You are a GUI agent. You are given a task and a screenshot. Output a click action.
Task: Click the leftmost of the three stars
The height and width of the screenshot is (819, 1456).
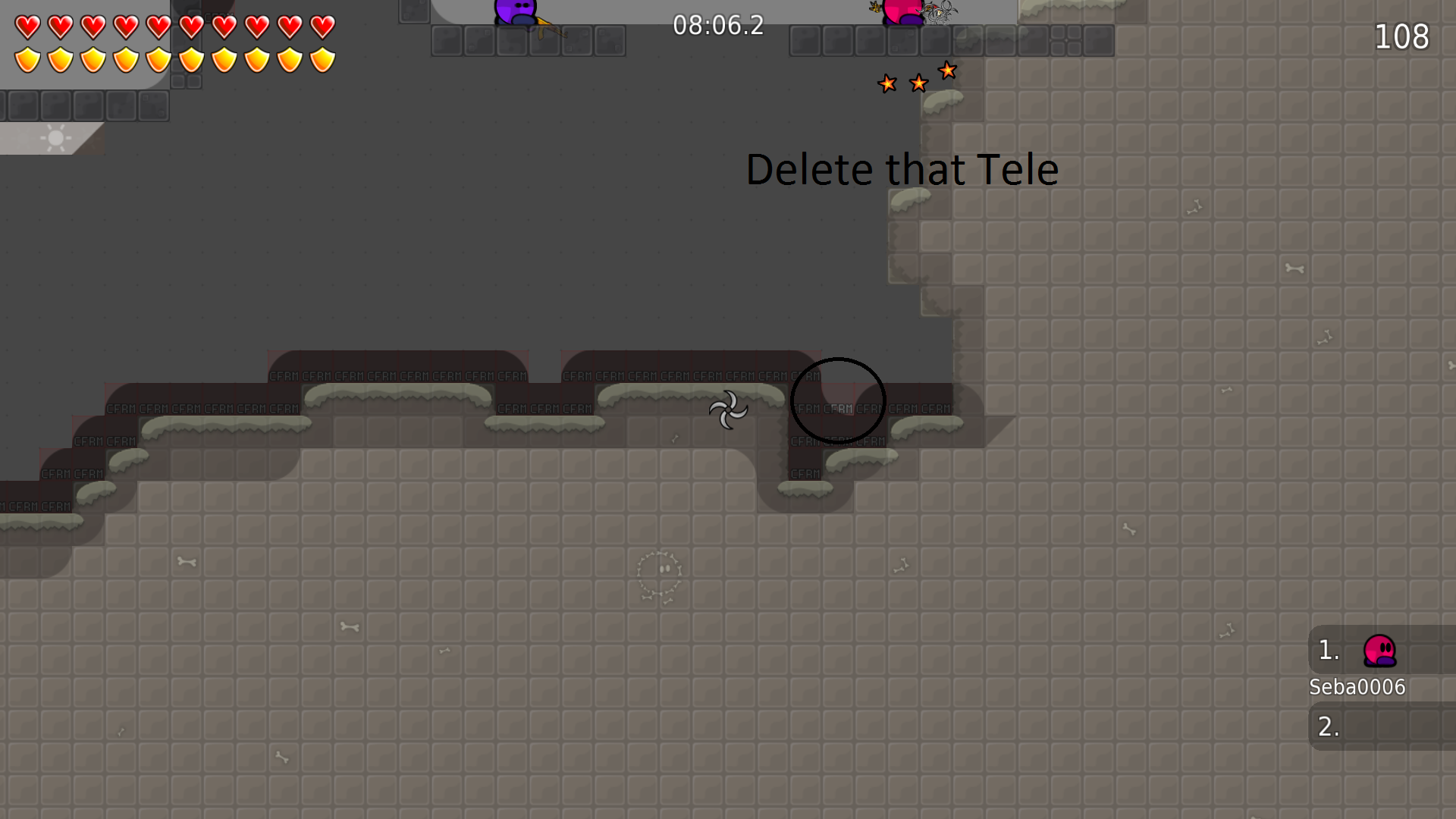click(886, 83)
